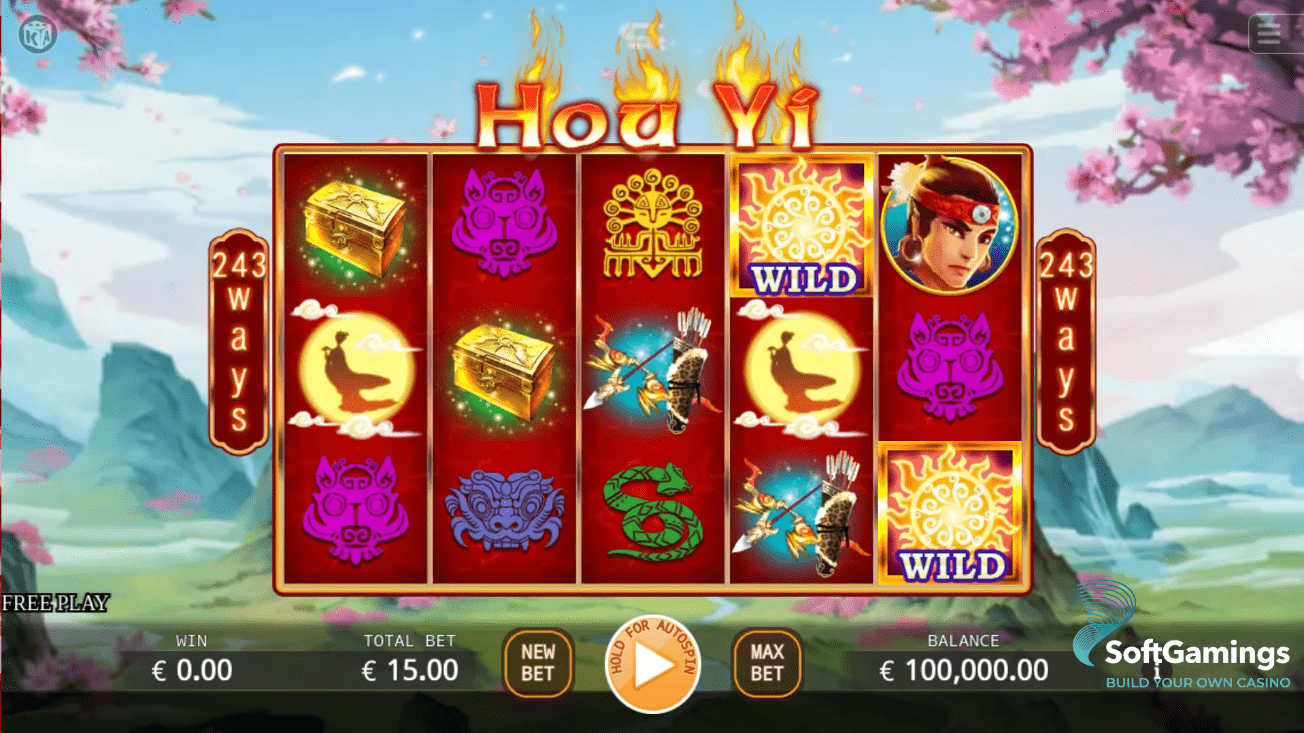The height and width of the screenshot is (733, 1304).
Task: Select the WILD sun symbol on reel four
Action: (800, 225)
